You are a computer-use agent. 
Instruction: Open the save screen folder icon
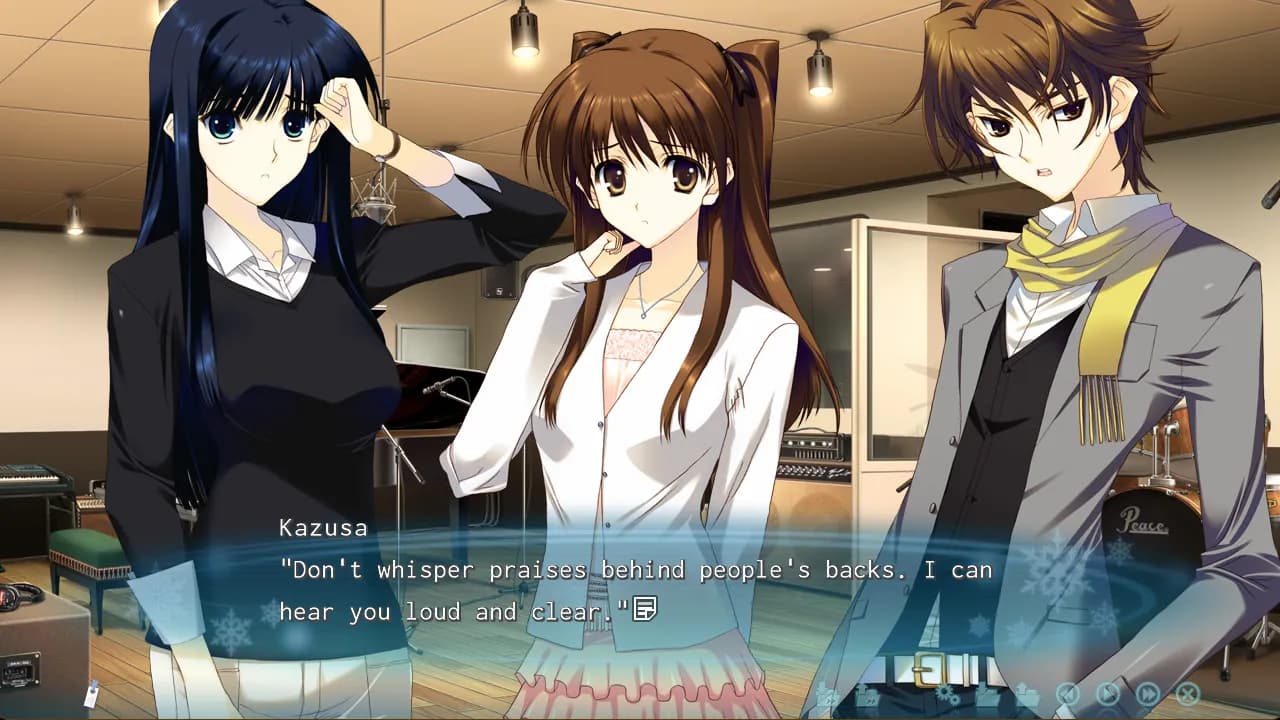[987, 697]
